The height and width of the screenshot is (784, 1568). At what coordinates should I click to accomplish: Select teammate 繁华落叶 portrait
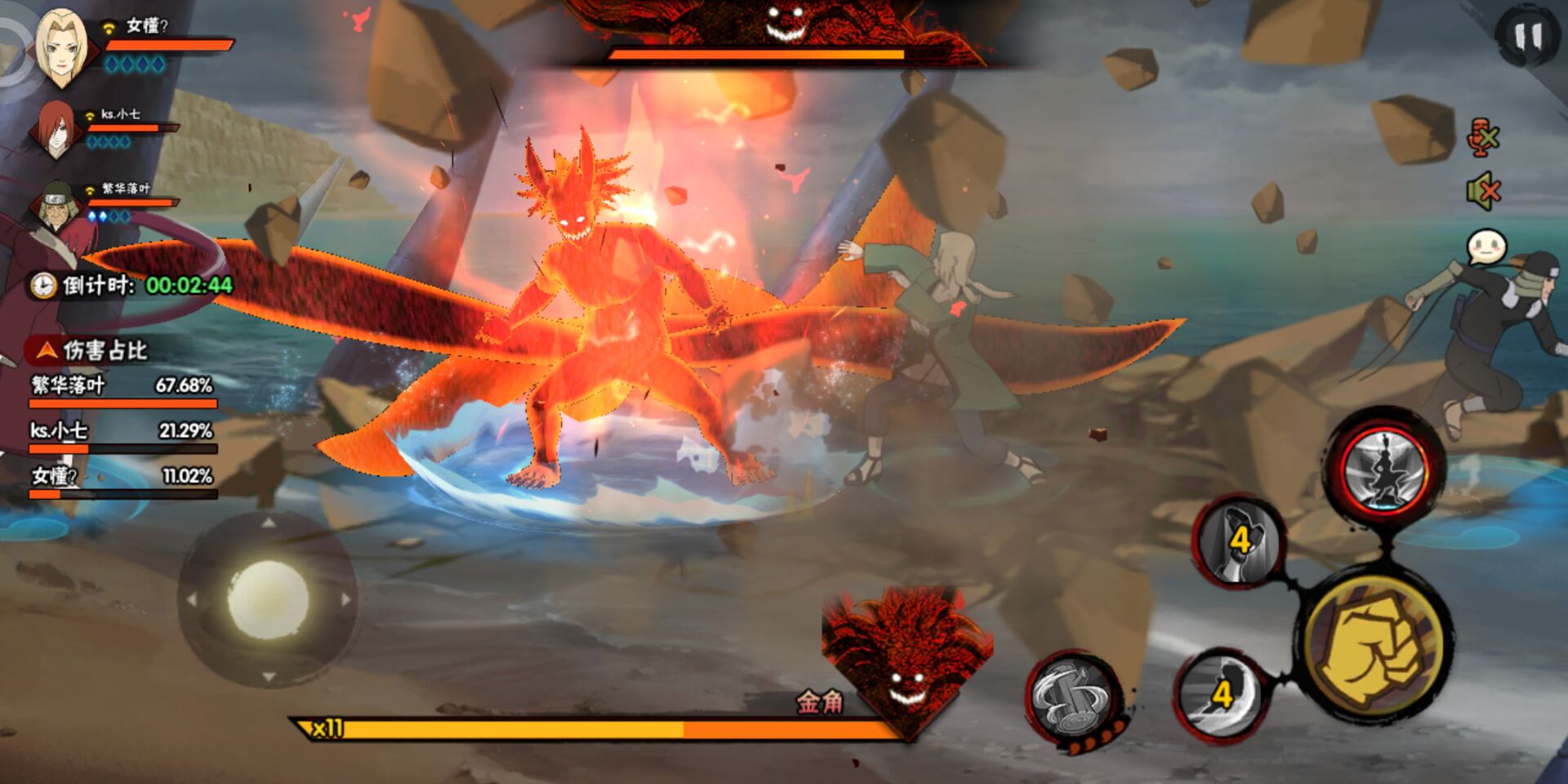(x=57, y=205)
